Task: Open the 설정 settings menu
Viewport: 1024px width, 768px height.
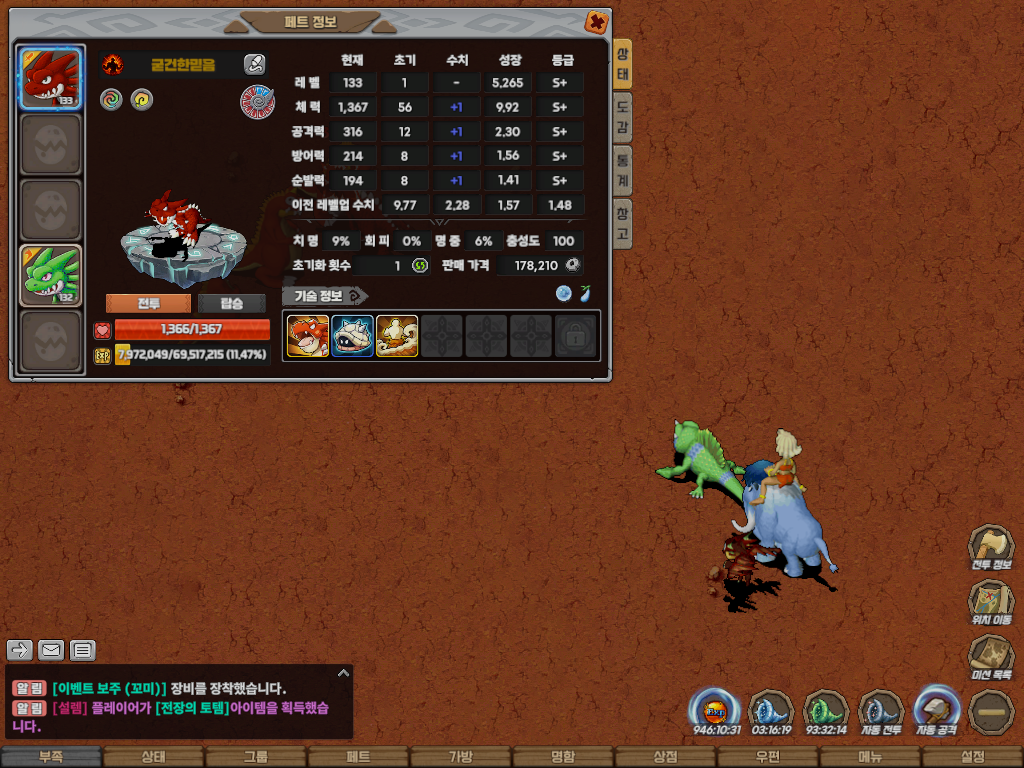Action: click(973, 757)
